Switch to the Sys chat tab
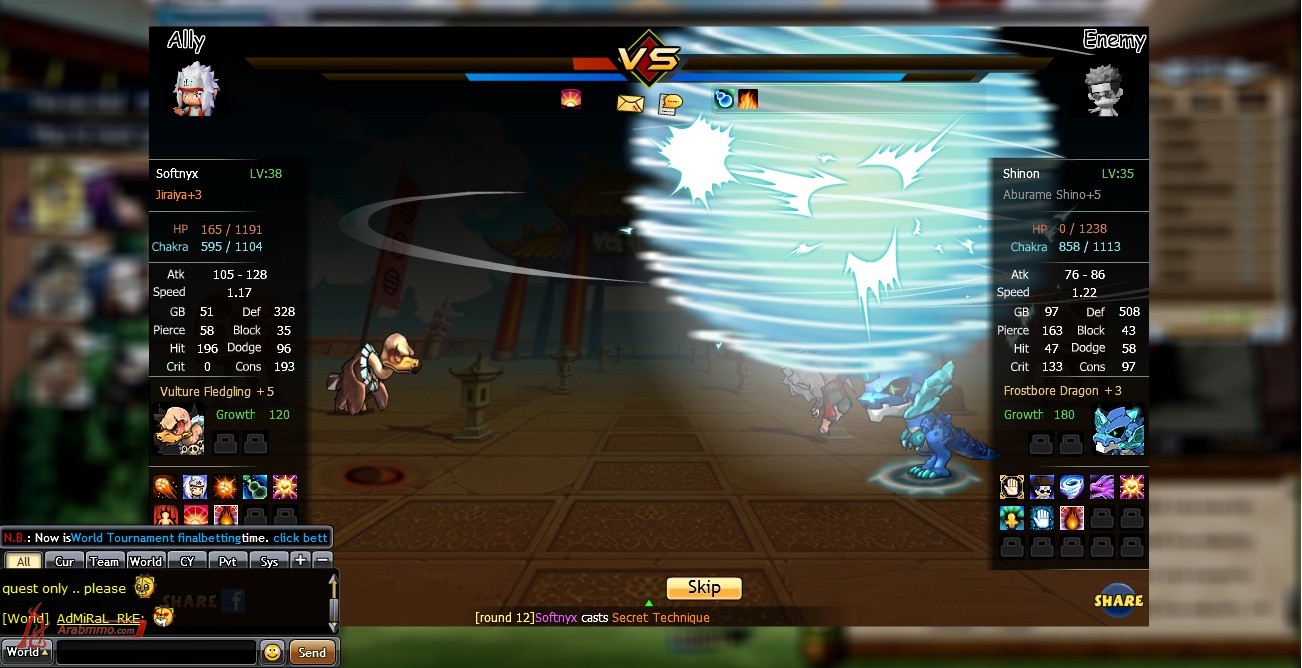The width and height of the screenshot is (1302, 668). pos(269,562)
